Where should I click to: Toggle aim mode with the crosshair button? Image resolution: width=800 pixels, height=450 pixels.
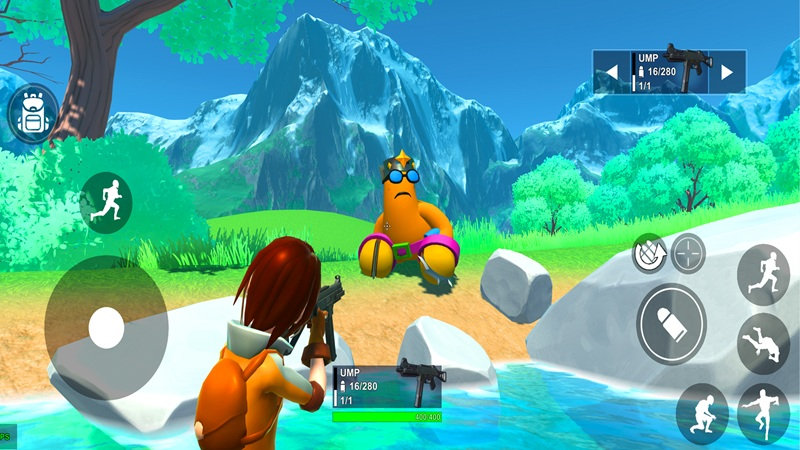[688, 252]
